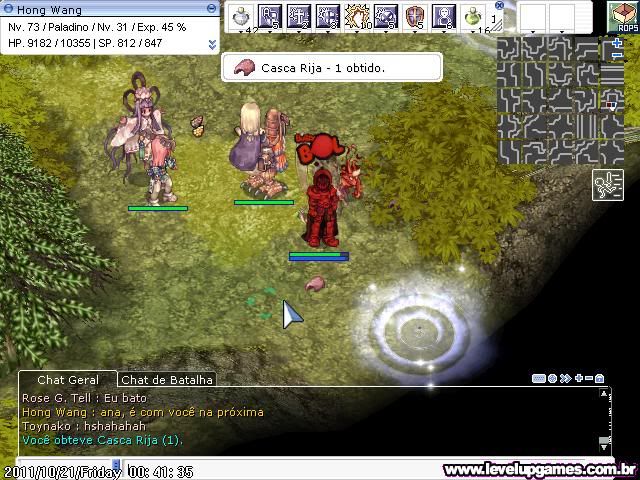Image resolution: width=640 pixels, height=480 pixels.
Task: Use the white potion in the first hotbar slot
Action: tap(241, 16)
